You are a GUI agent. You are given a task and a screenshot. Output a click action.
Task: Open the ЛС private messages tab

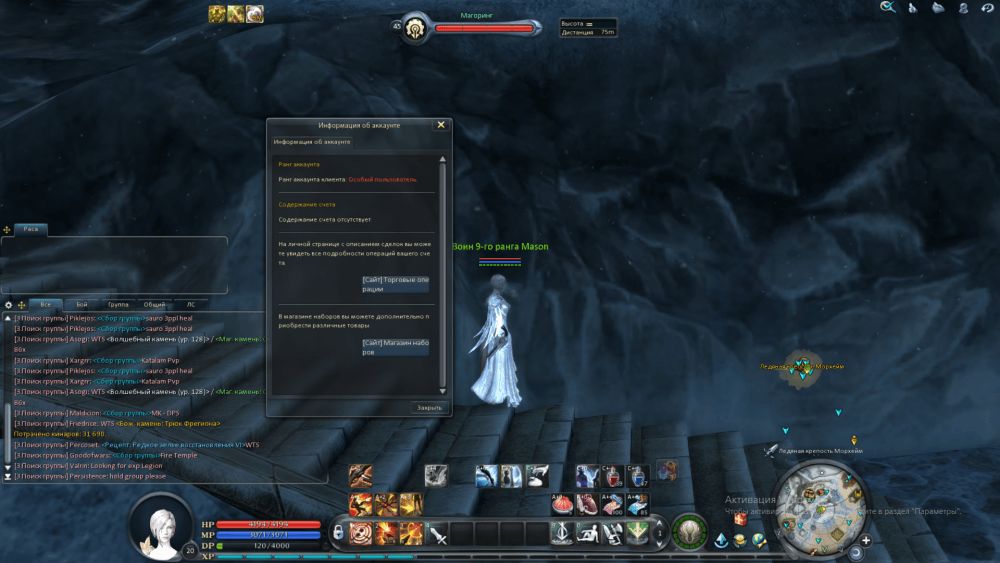click(190, 304)
